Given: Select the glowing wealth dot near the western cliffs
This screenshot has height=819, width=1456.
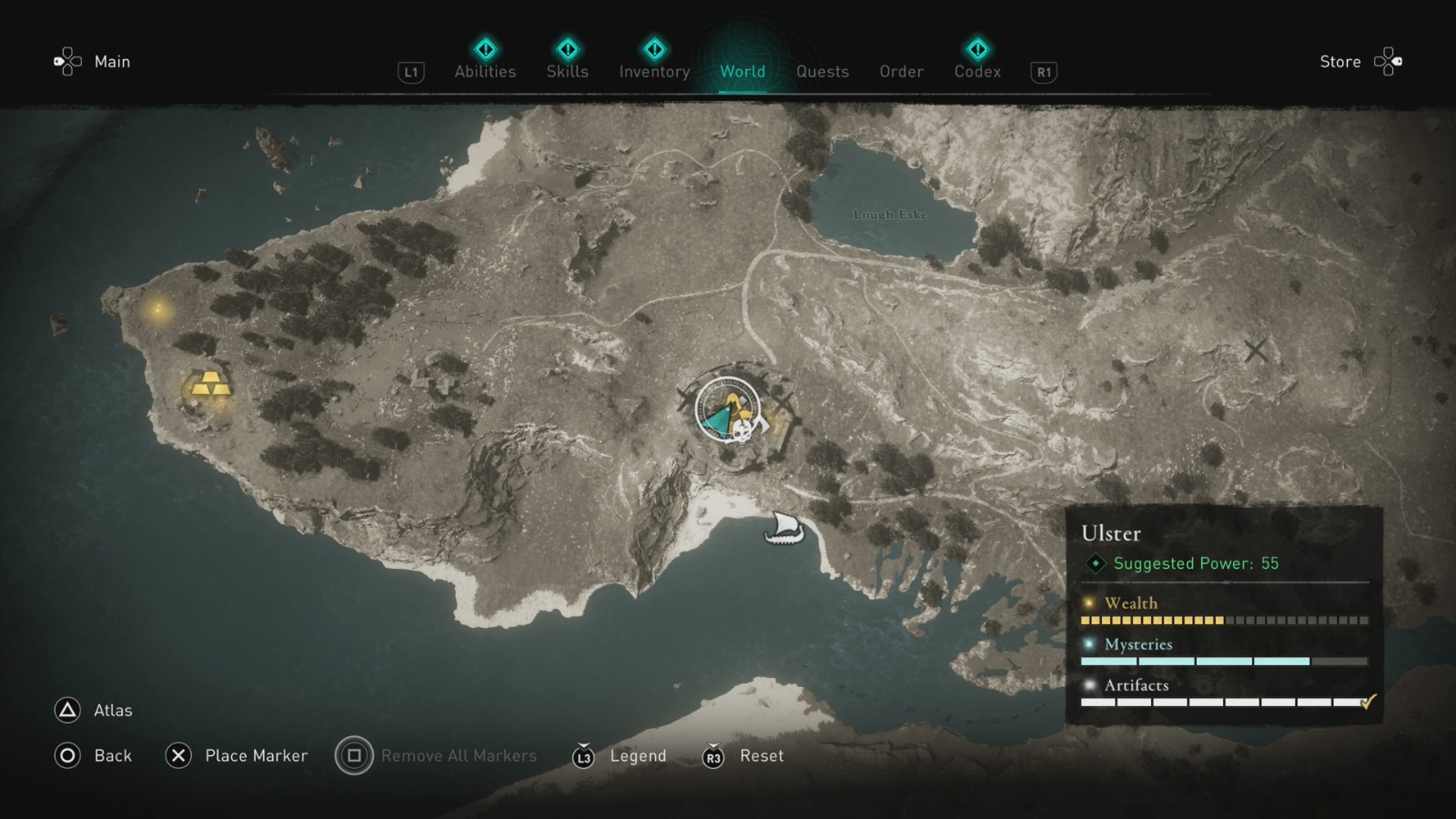Looking at the screenshot, I should 157,309.
